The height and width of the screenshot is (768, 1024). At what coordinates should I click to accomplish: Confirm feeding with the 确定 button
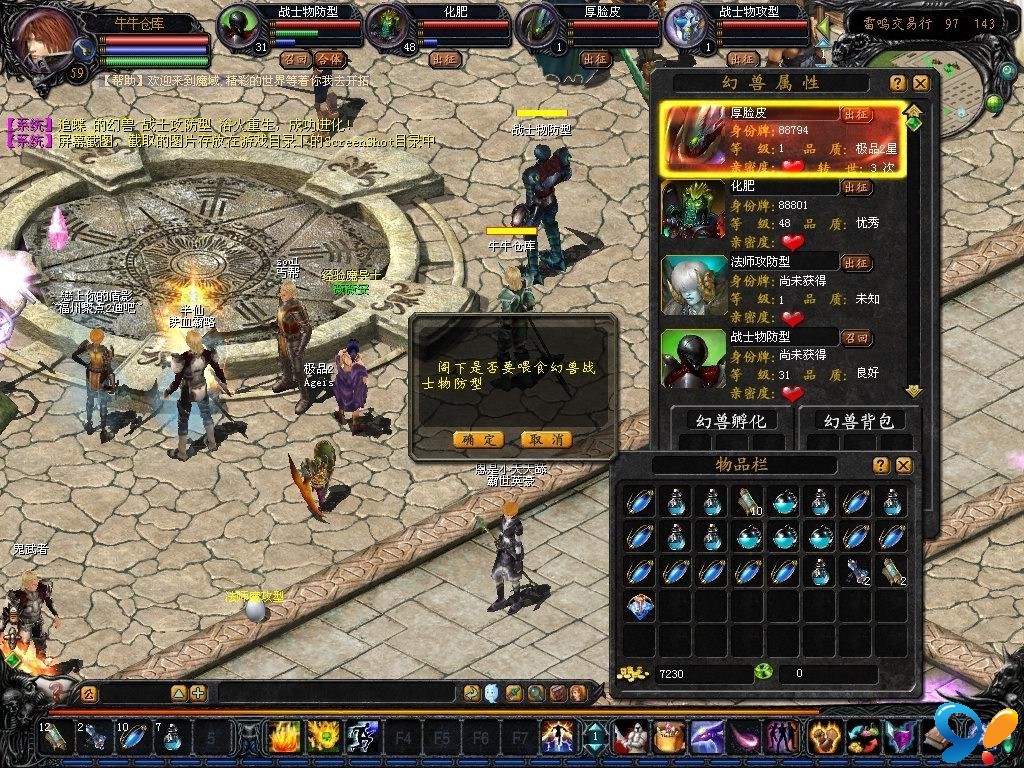(x=478, y=439)
